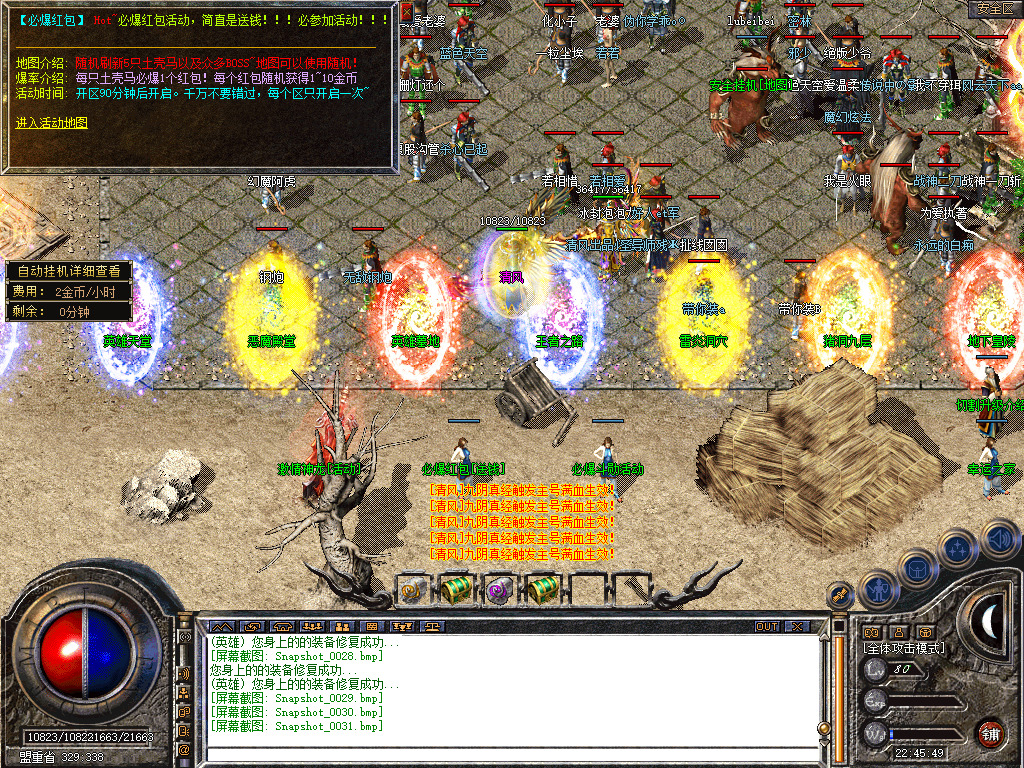Change the 全体攻击模式 attack mode

click(904, 648)
